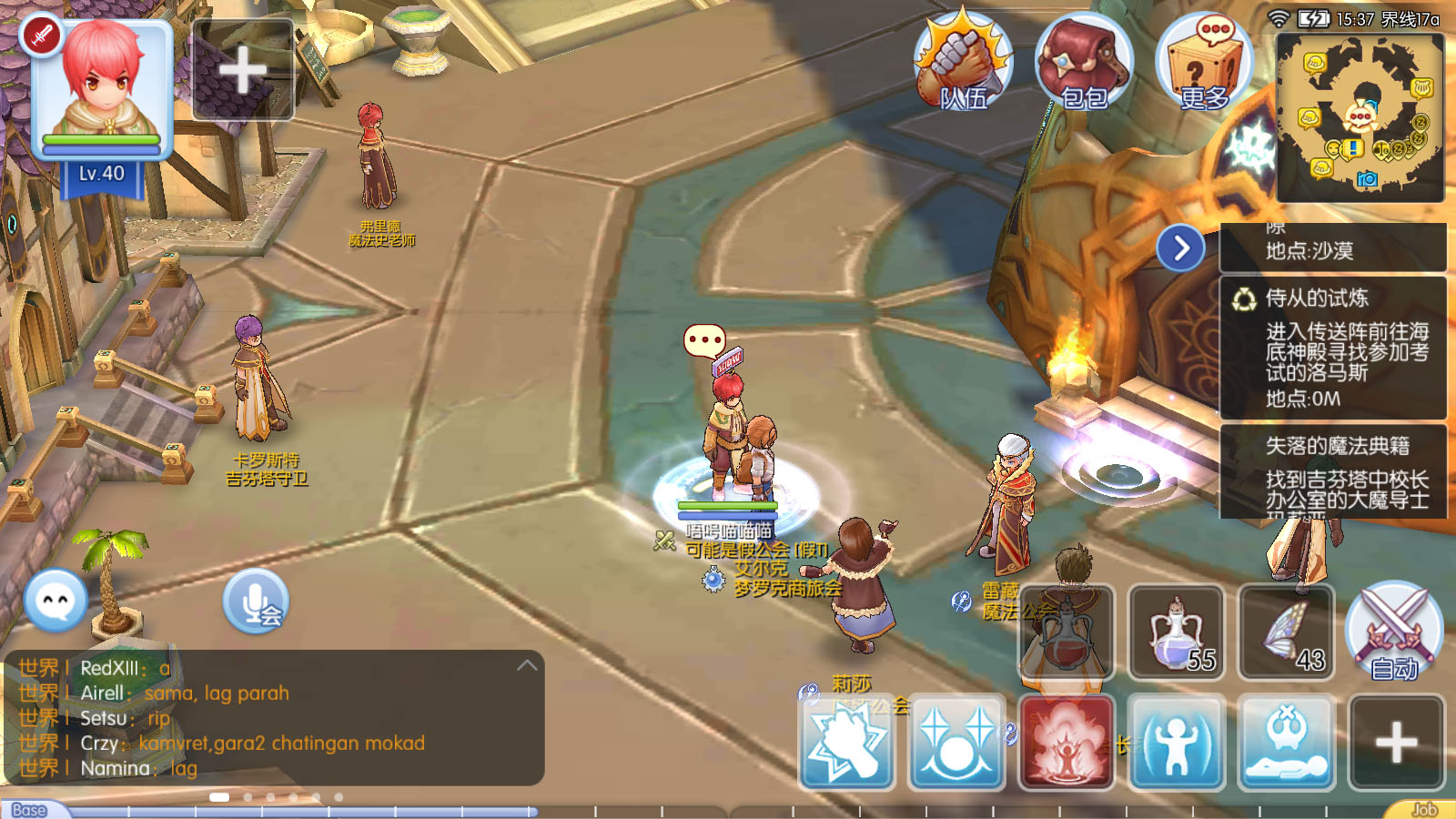Open the chat emoji bubble button

coord(56,601)
